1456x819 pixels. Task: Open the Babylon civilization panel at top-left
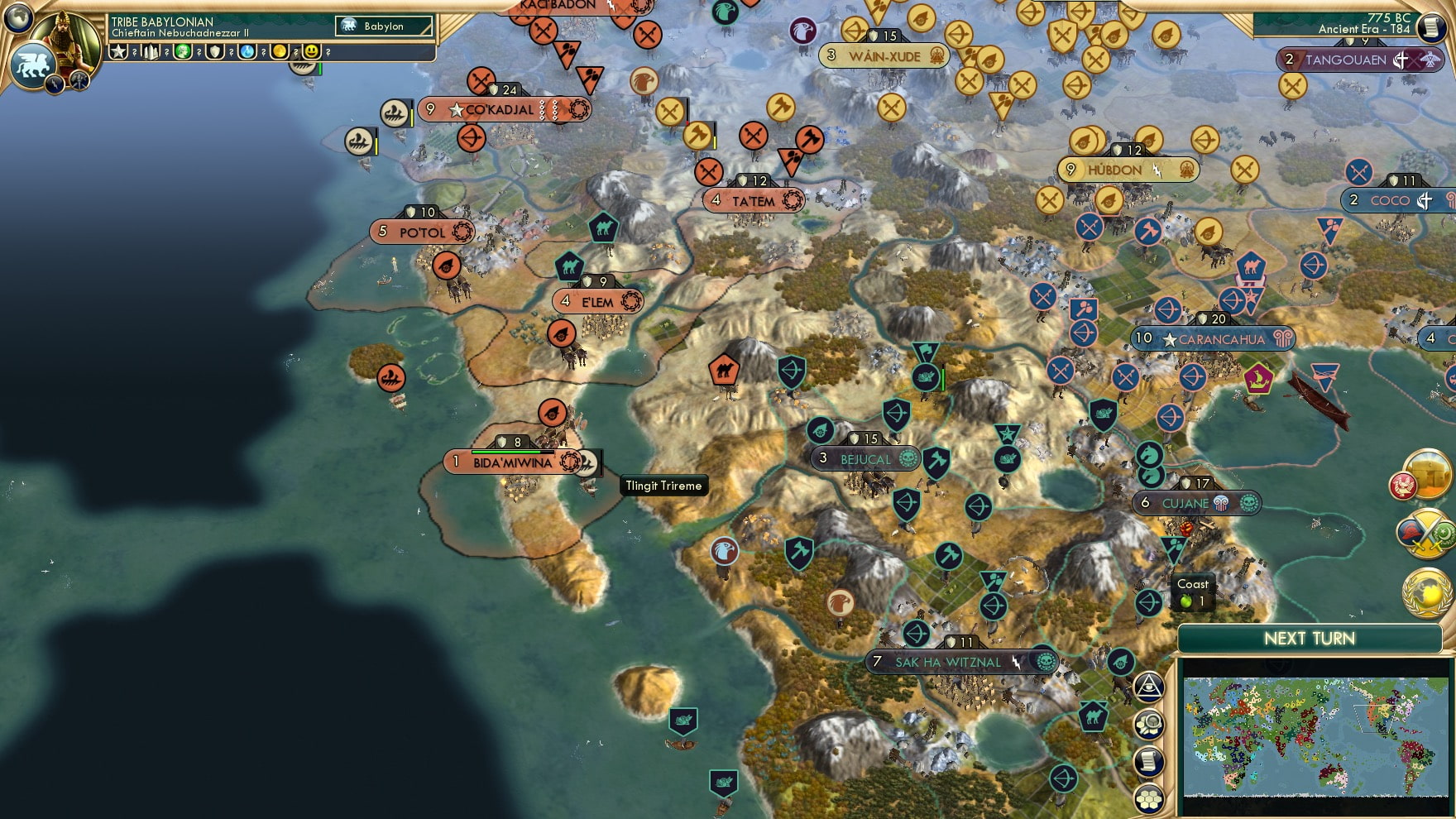pyautogui.click(x=382, y=26)
